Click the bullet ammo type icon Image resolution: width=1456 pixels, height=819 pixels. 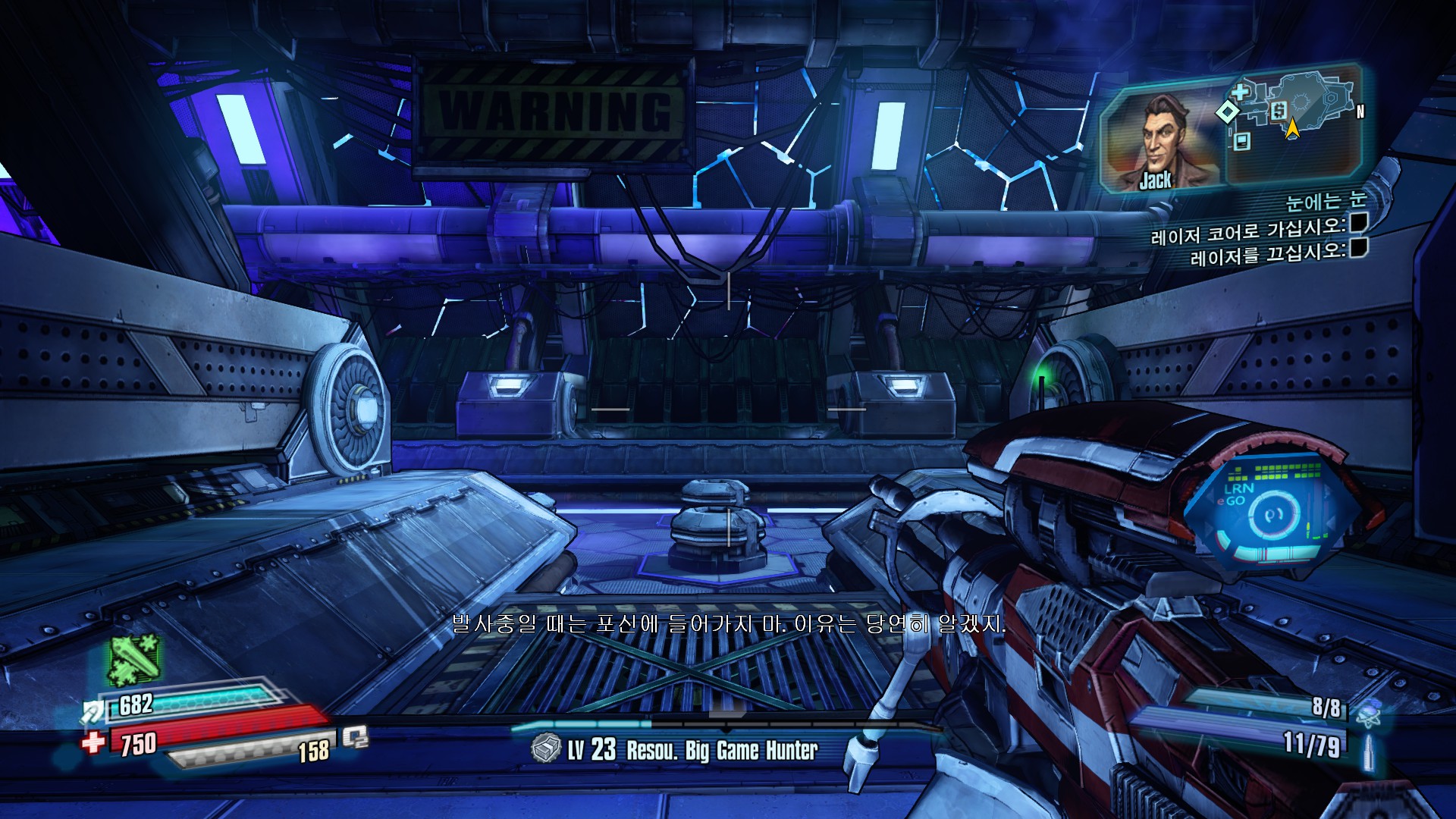(1370, 750)
